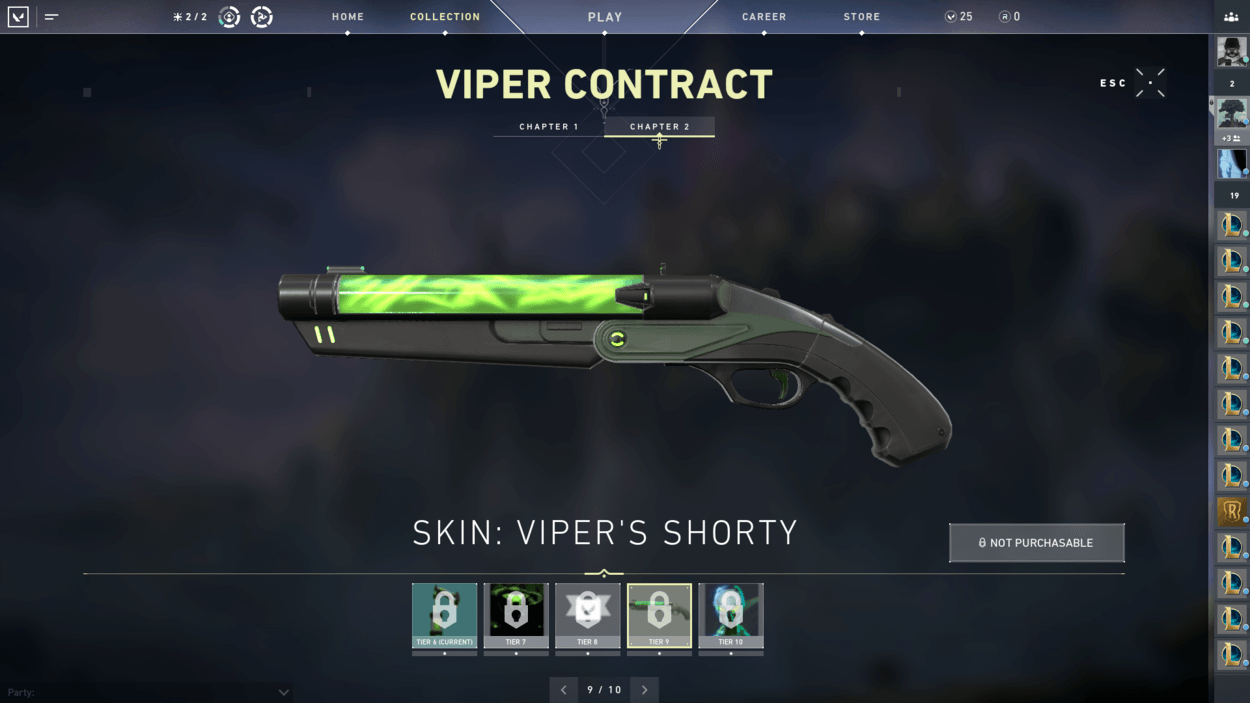Open the Home menu
The width and height of the screenshot is (1250, 703).
(348, 17)
